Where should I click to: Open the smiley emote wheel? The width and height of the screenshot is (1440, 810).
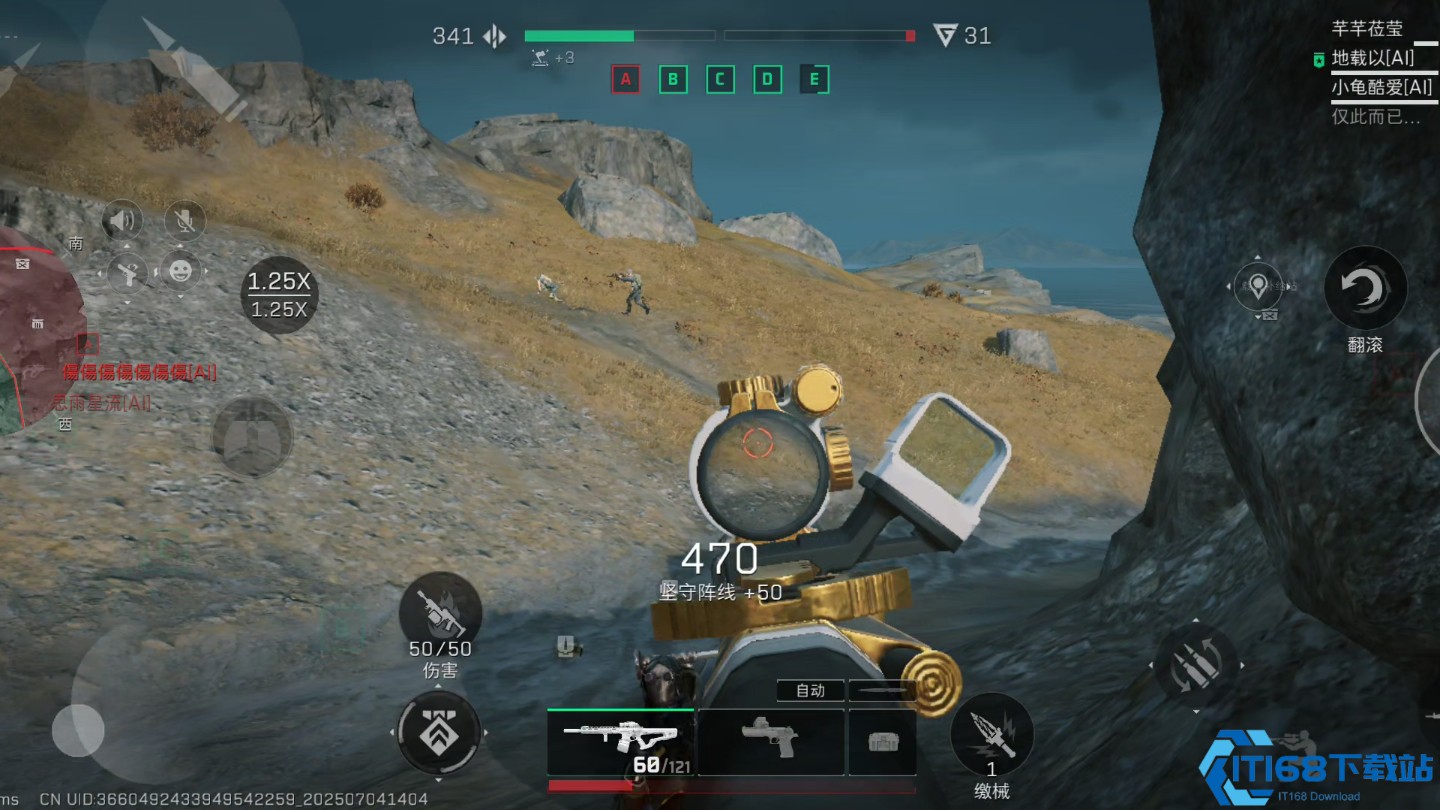point(180,271)
